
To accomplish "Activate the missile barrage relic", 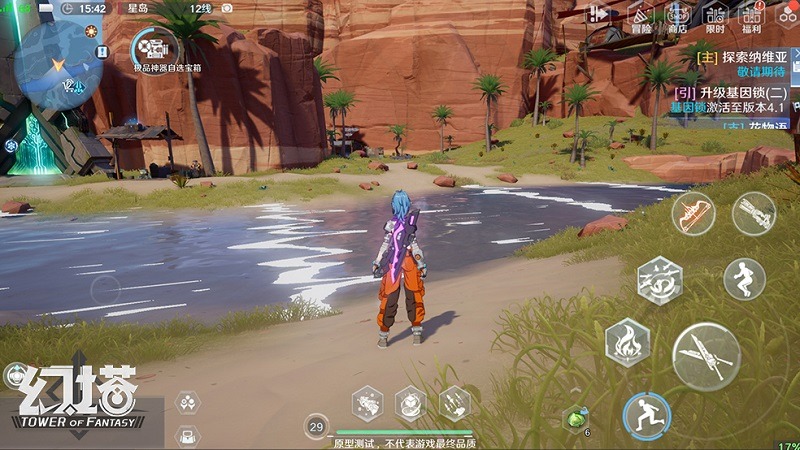I will [454, 403].
